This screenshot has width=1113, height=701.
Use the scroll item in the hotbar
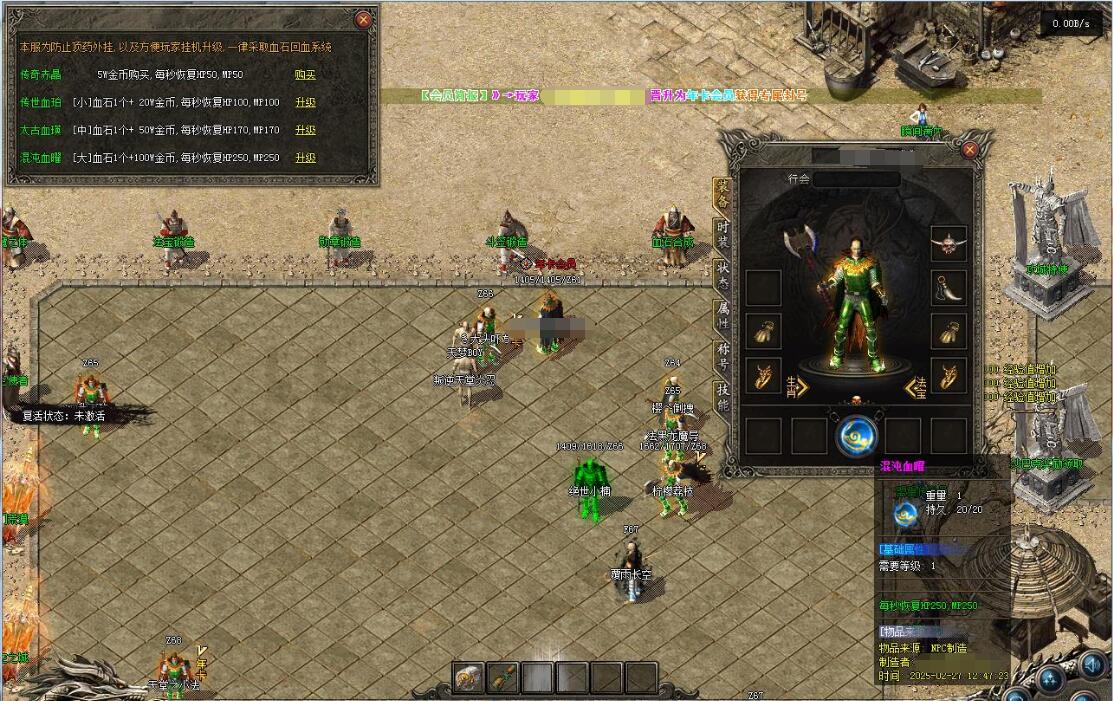tap(504, 677)
